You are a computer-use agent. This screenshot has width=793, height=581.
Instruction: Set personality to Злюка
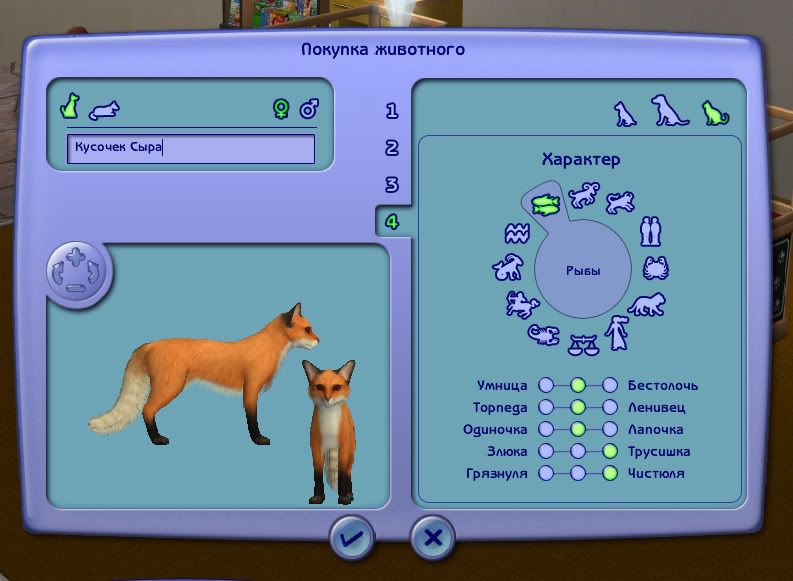(546, 451)
